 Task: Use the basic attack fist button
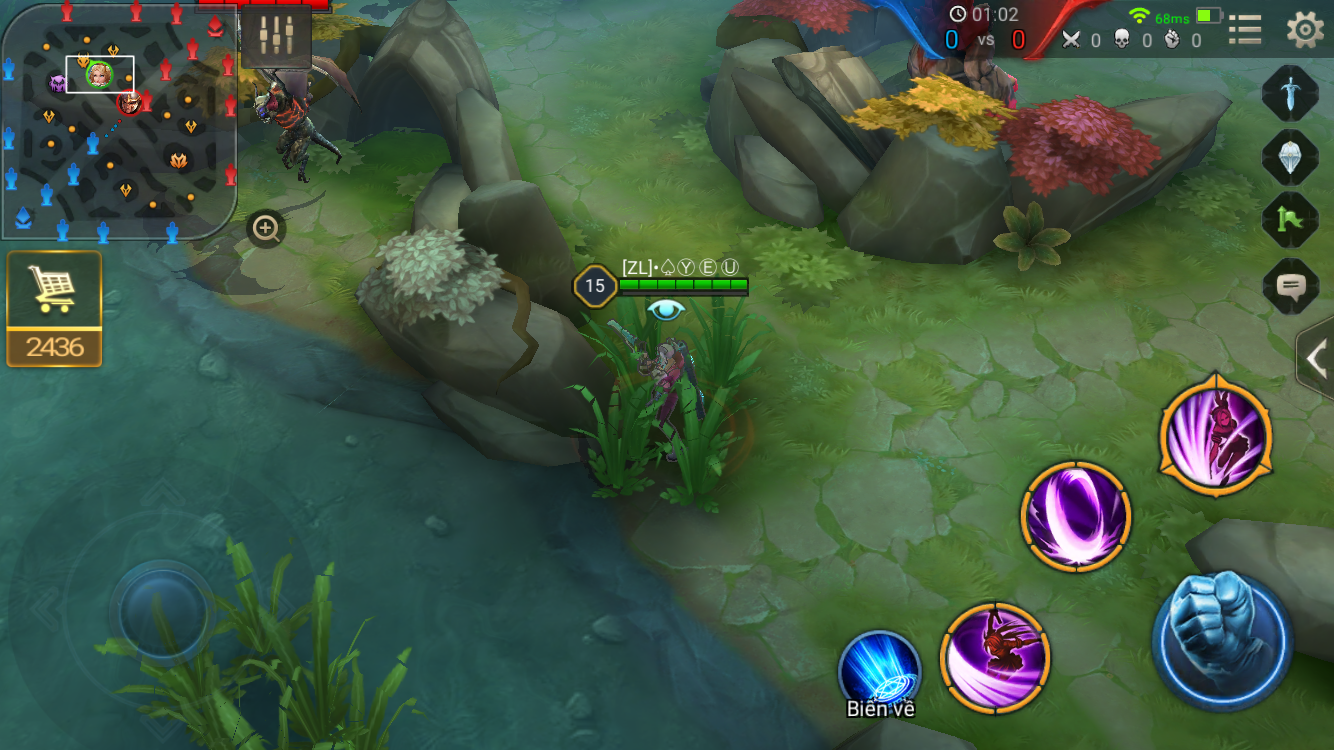click(1222, 635)
